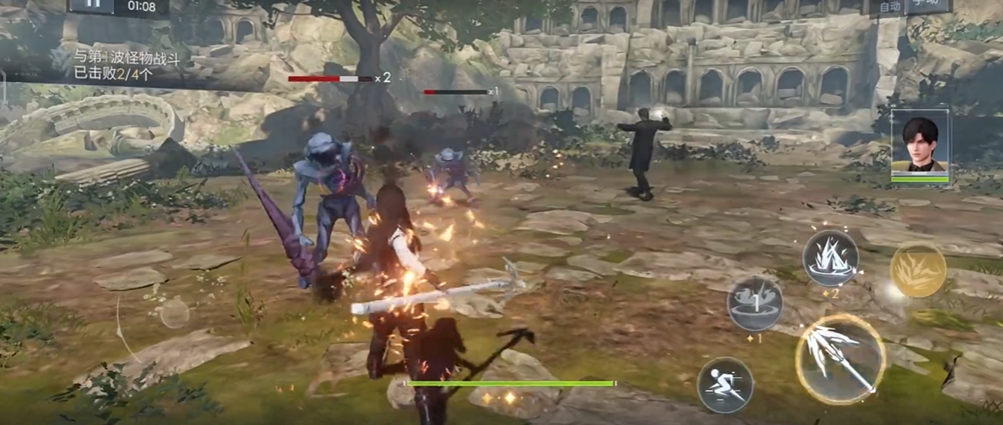Cast the ground spikes skill

pos(831,259)
